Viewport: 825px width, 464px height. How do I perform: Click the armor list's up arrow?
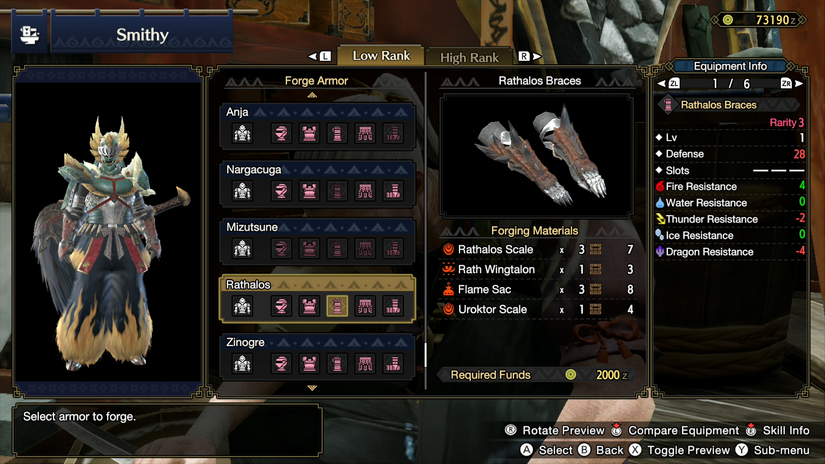click(312, 95)
